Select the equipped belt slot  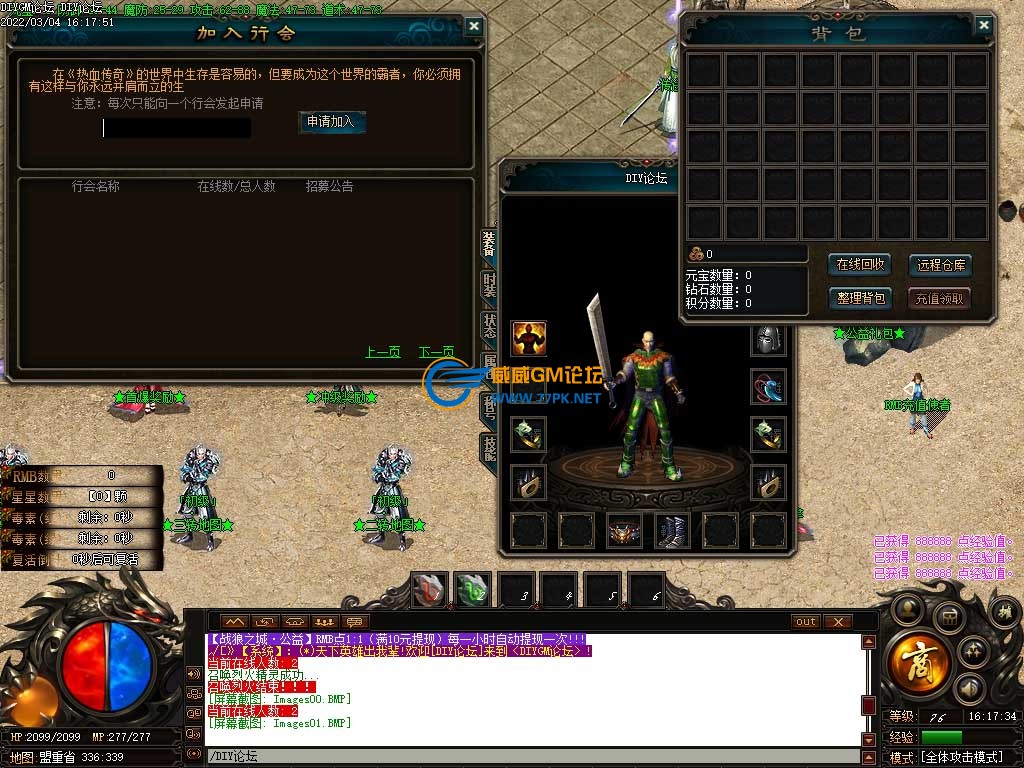pos(624,531)
